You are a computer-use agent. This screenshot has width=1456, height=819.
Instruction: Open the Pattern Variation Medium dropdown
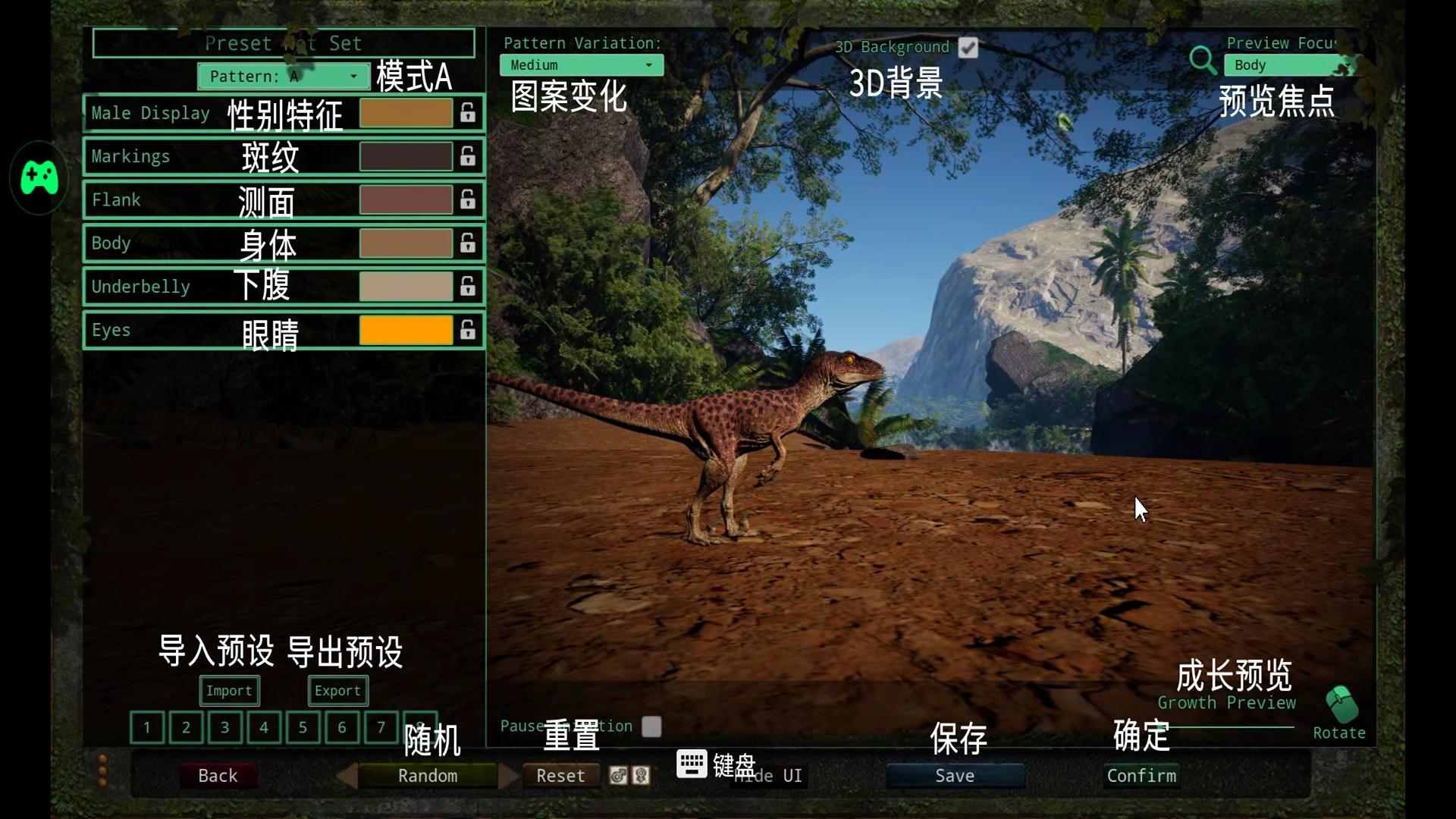tap(581, 65)
